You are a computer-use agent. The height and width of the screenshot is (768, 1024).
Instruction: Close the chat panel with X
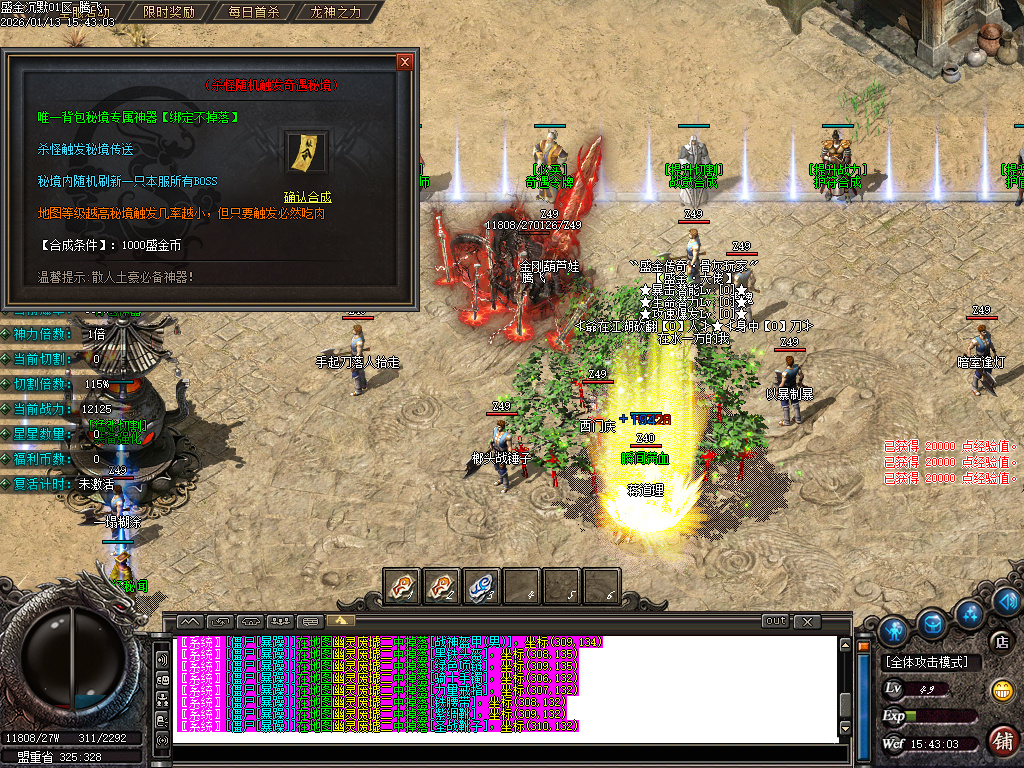[806, 621]
